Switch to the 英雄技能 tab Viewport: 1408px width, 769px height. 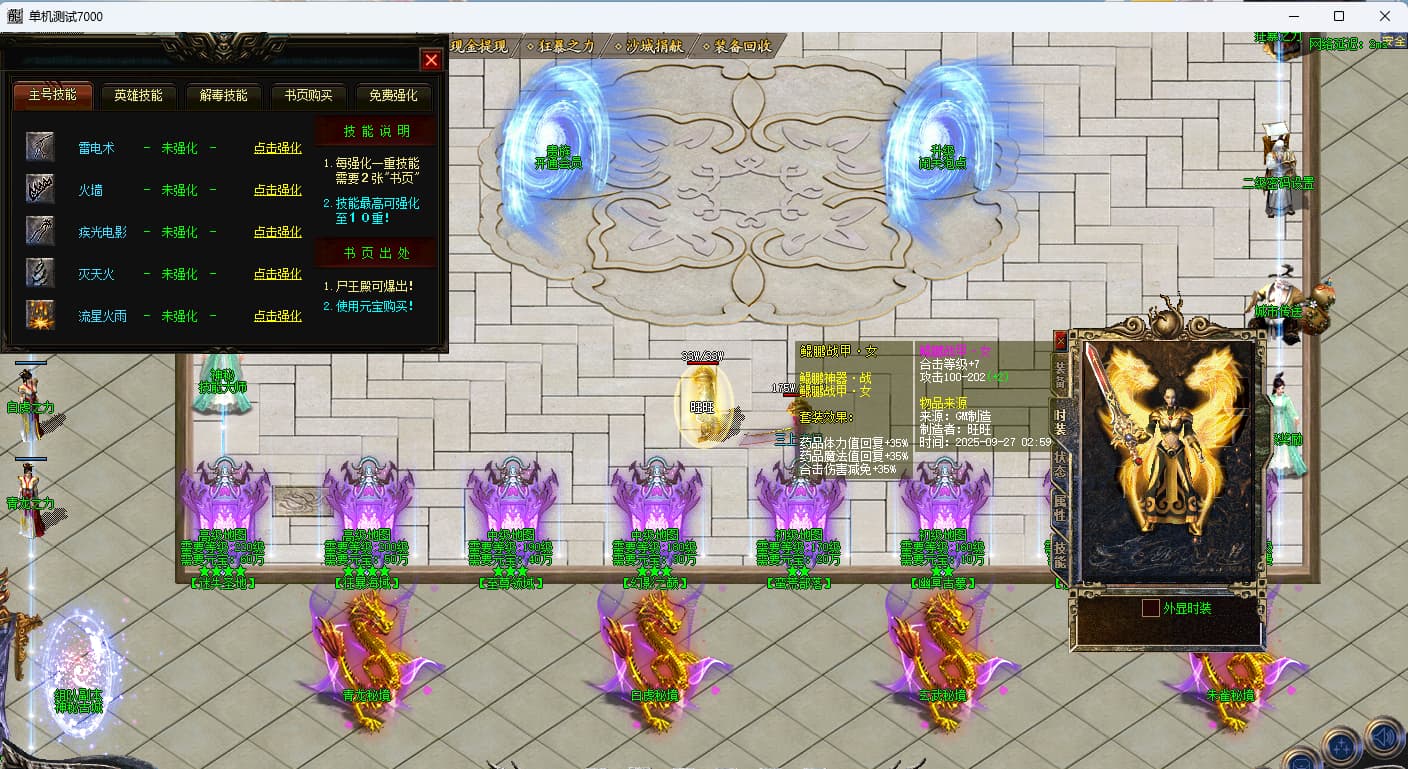click(138, 96)
